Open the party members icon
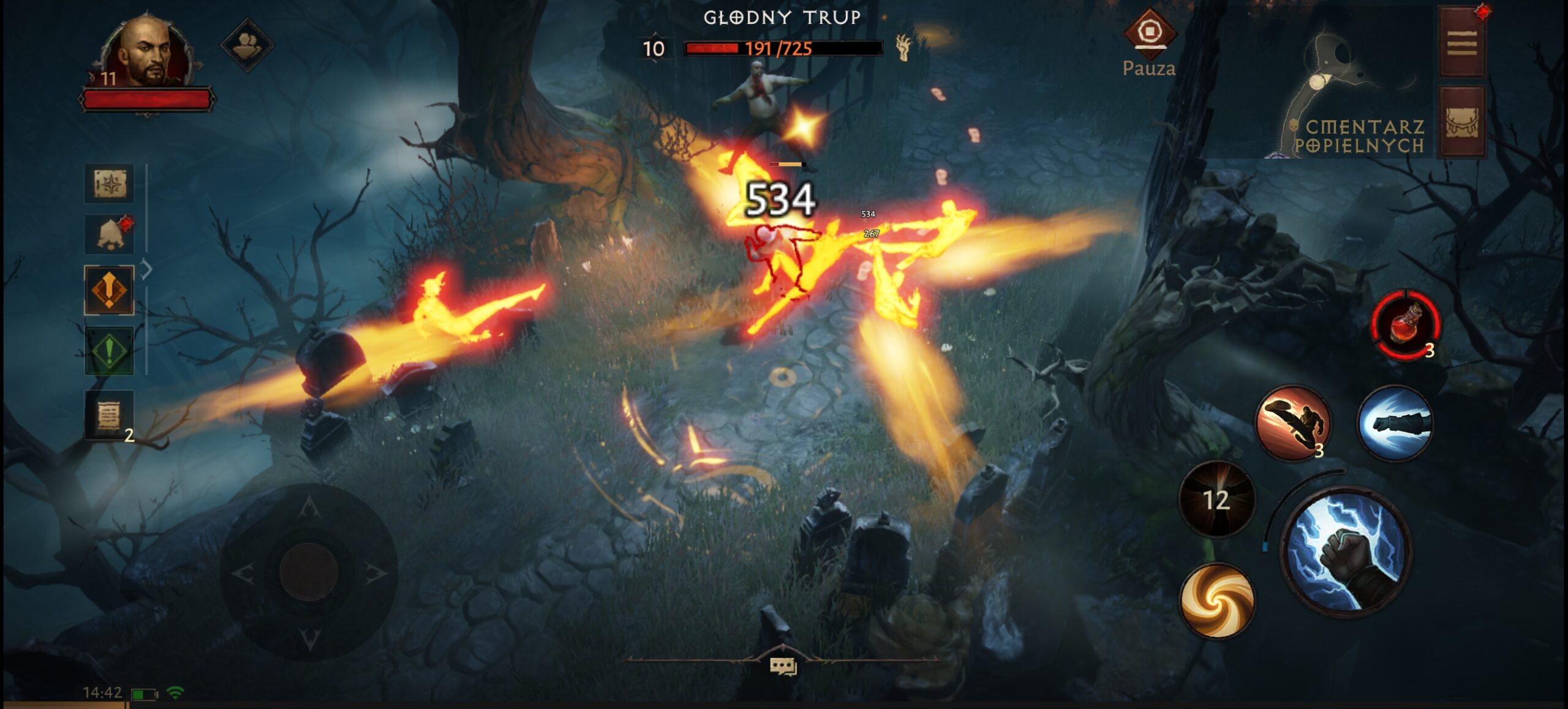The image size is (1568, 709). click(247, 44)
